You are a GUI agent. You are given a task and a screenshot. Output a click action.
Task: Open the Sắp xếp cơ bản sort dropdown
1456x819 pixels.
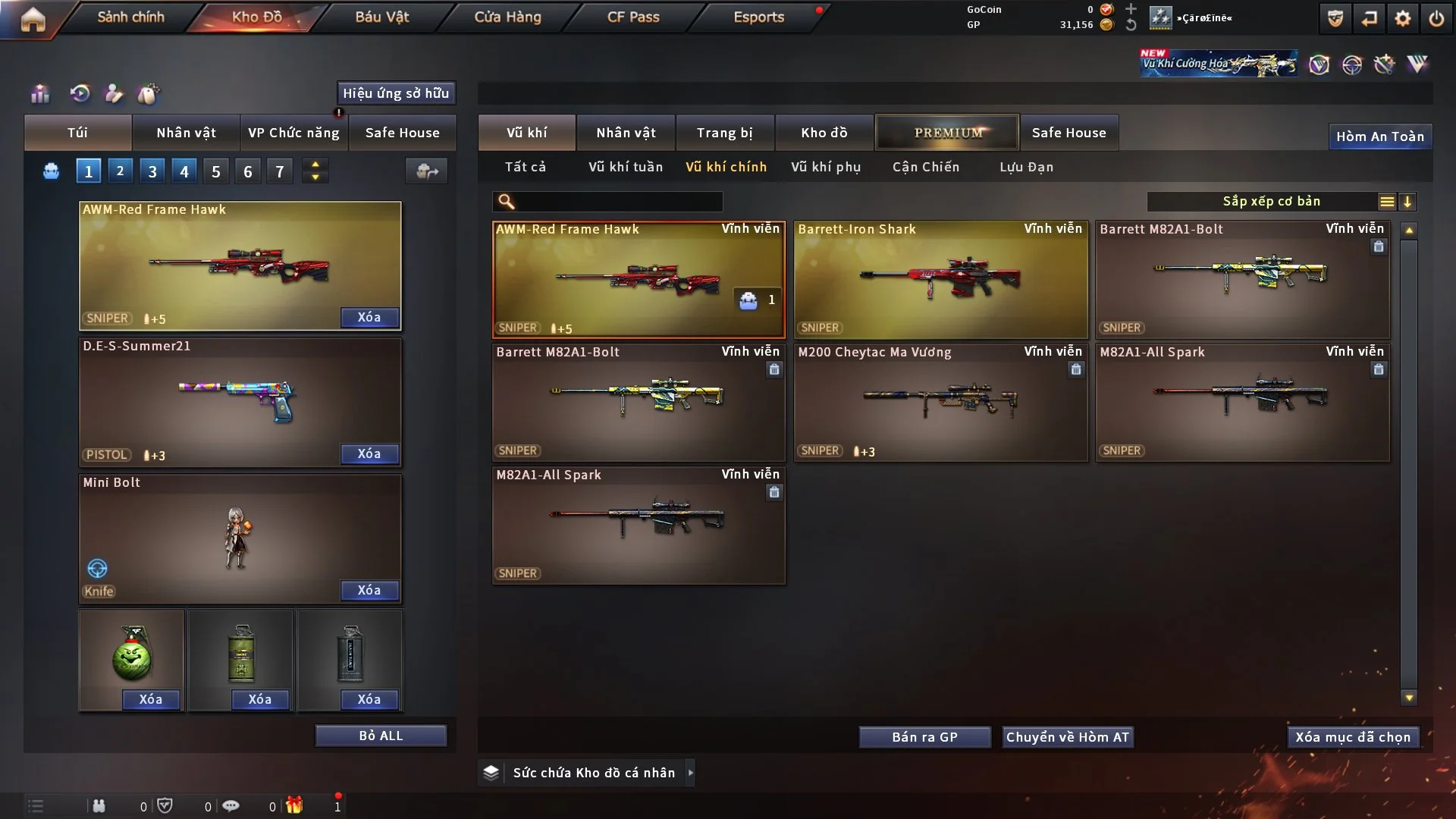click(x=1271, y=202)
